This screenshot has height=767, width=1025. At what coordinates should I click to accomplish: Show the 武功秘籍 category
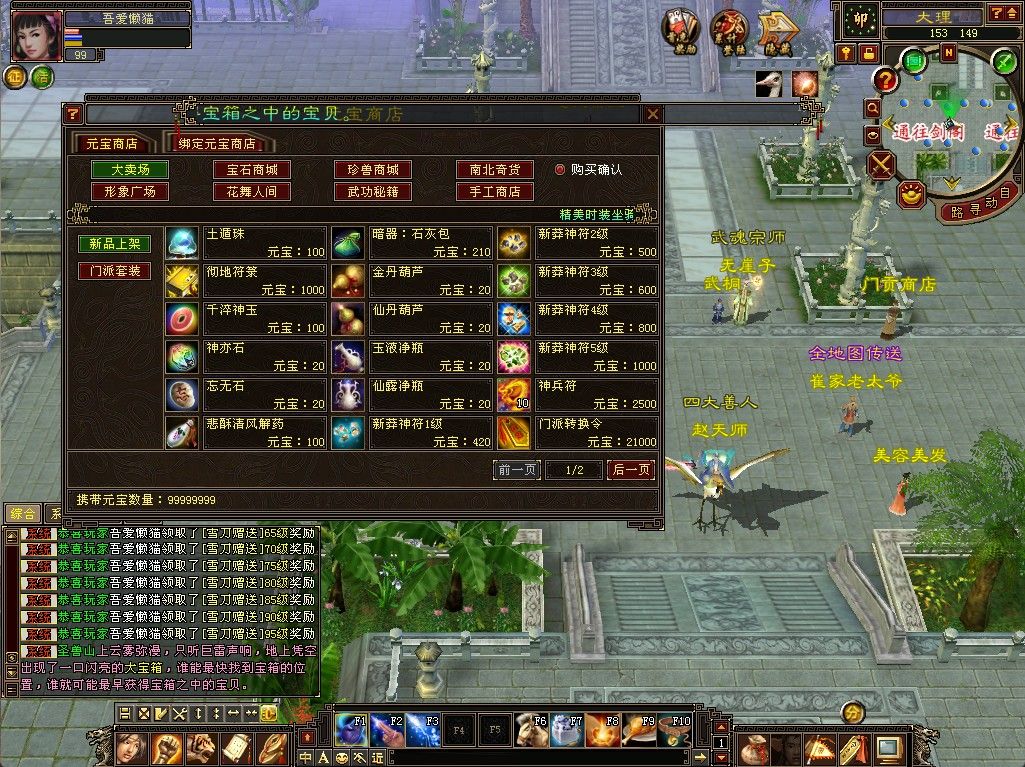click(373, 191)
